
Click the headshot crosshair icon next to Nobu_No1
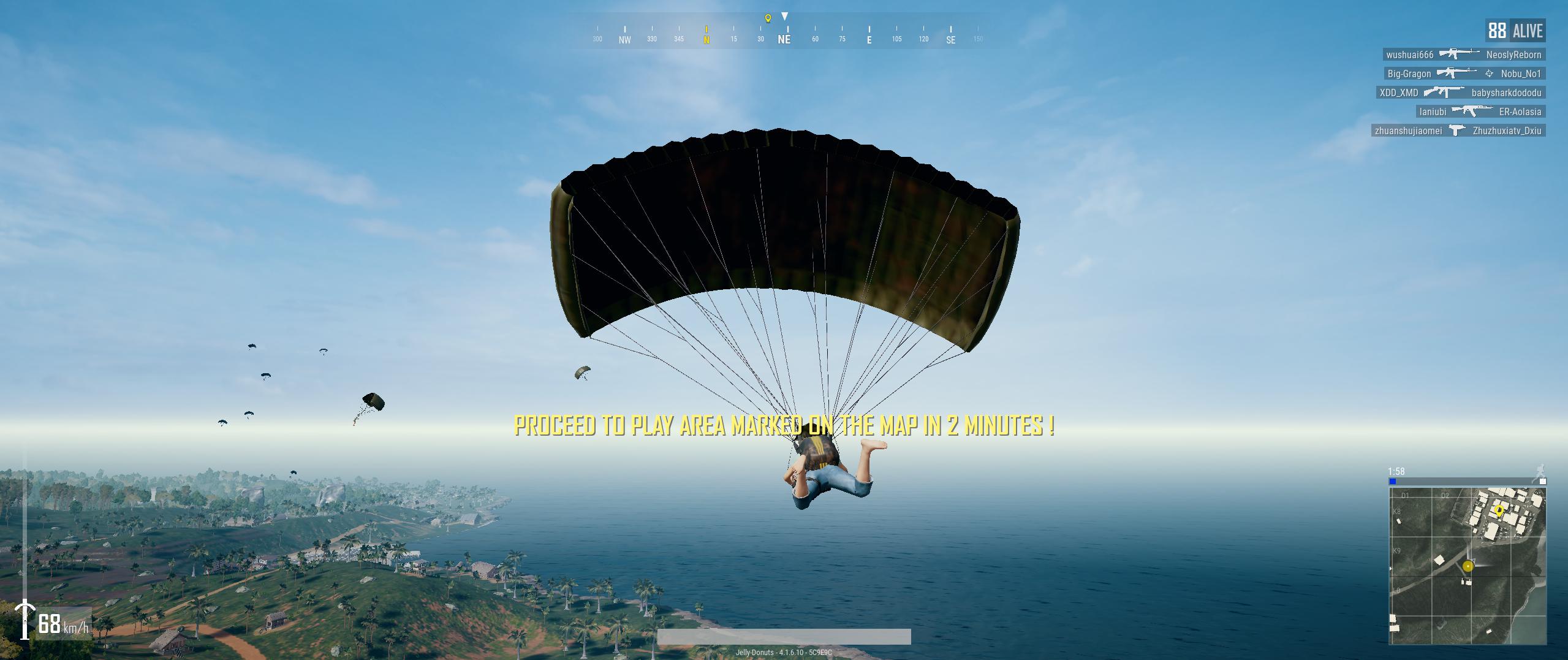1490,74
